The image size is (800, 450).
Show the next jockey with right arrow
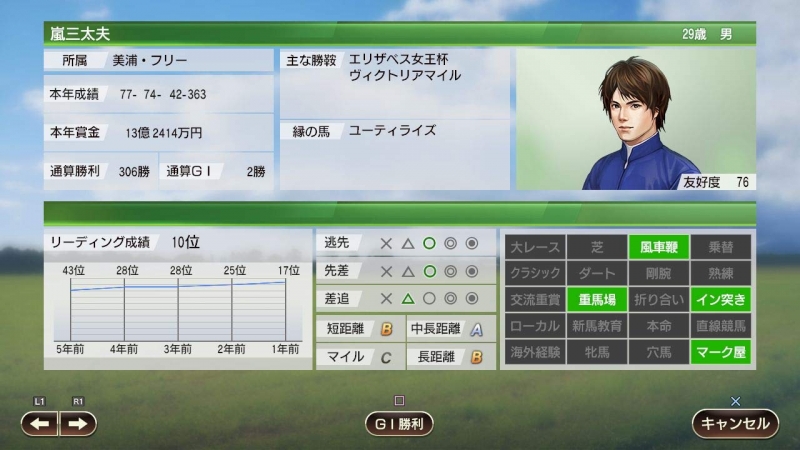pos(78,423)
